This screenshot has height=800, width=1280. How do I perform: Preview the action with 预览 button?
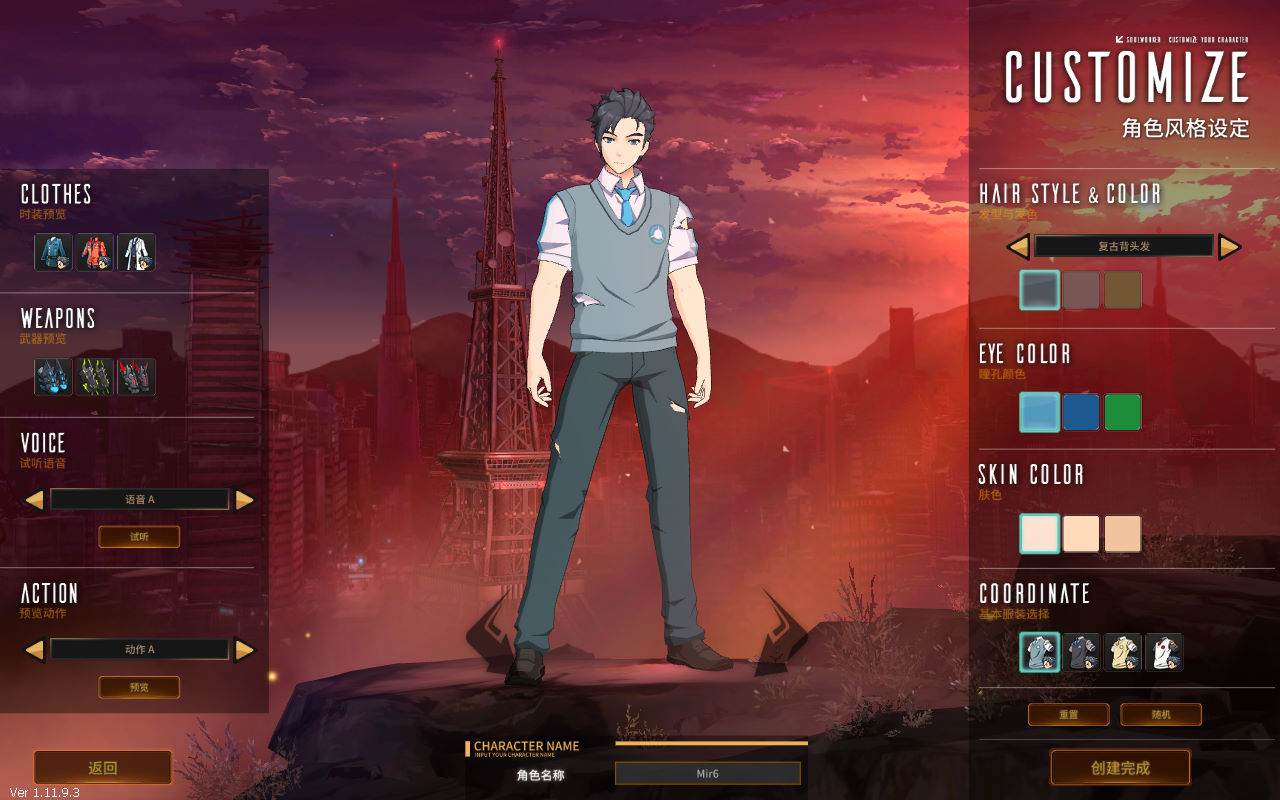coord(139,687)
